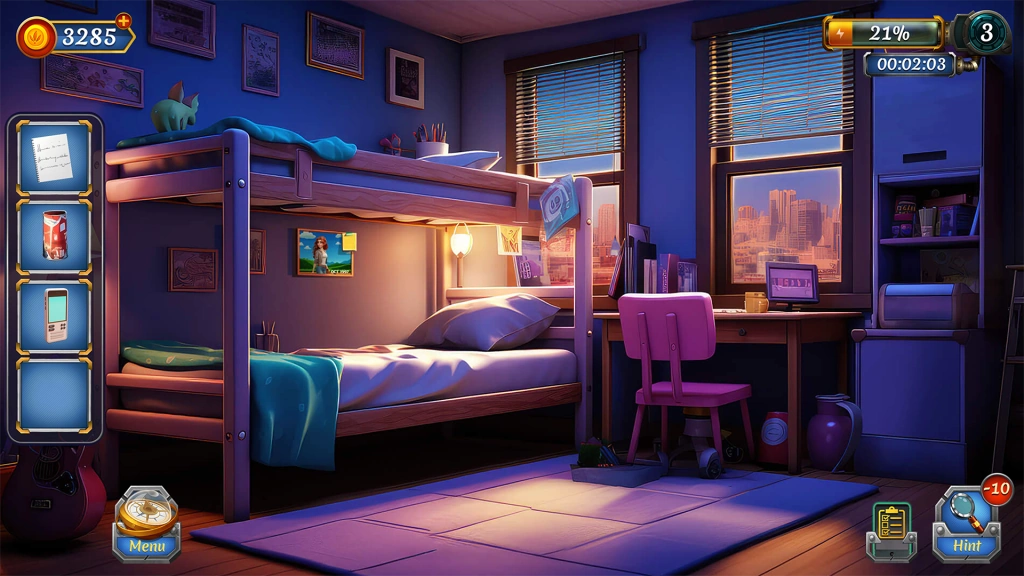1024x576 pixels.
Task: Open the clipboard task list icon
Action: pos(890,527)
